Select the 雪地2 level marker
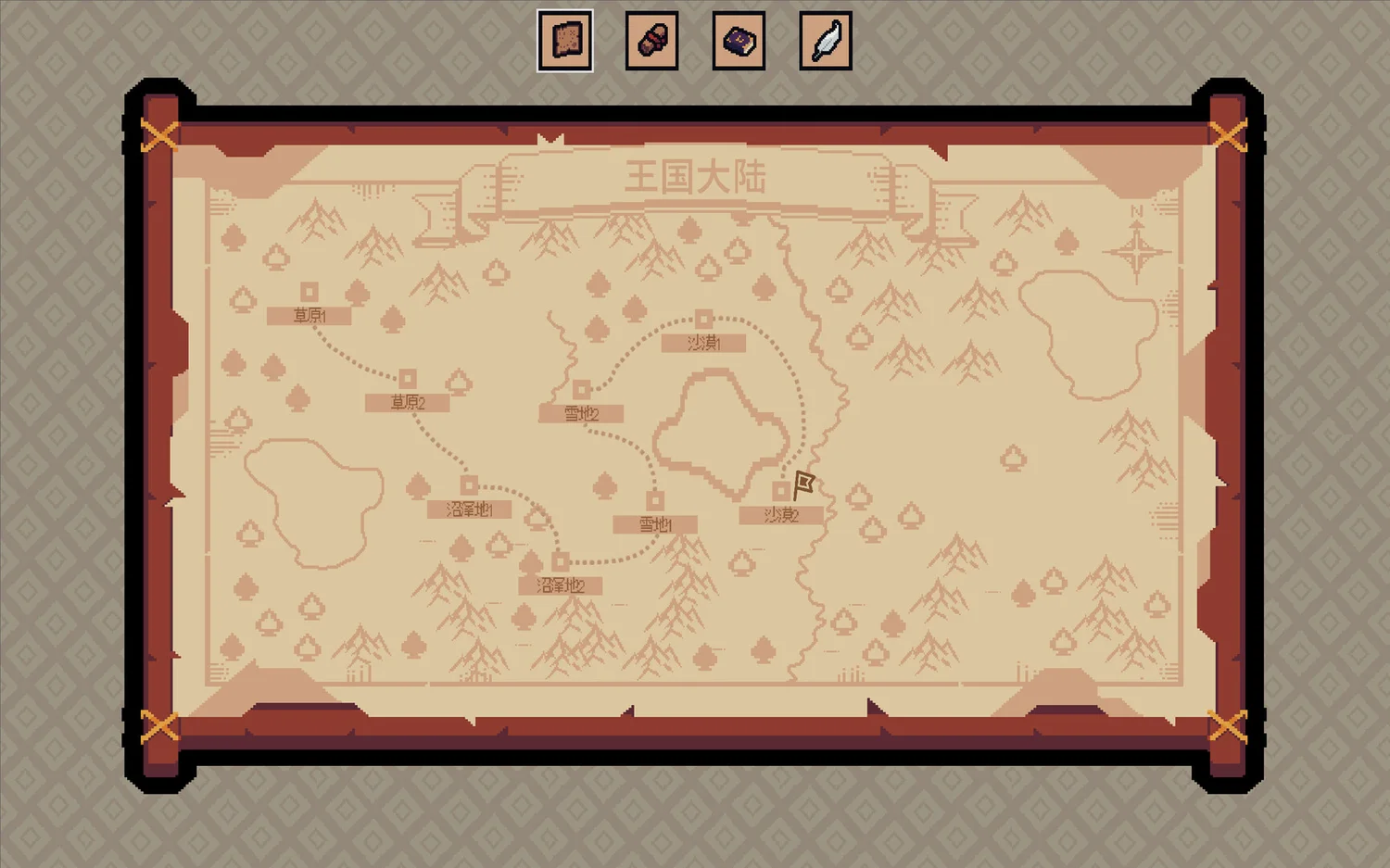 pos(582,389)
